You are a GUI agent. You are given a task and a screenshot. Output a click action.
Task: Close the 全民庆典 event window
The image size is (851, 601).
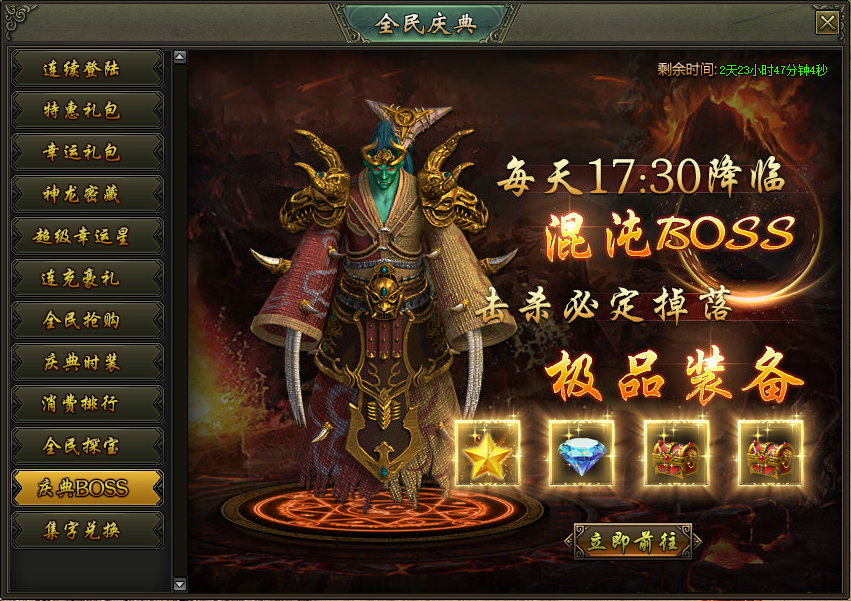827,23
